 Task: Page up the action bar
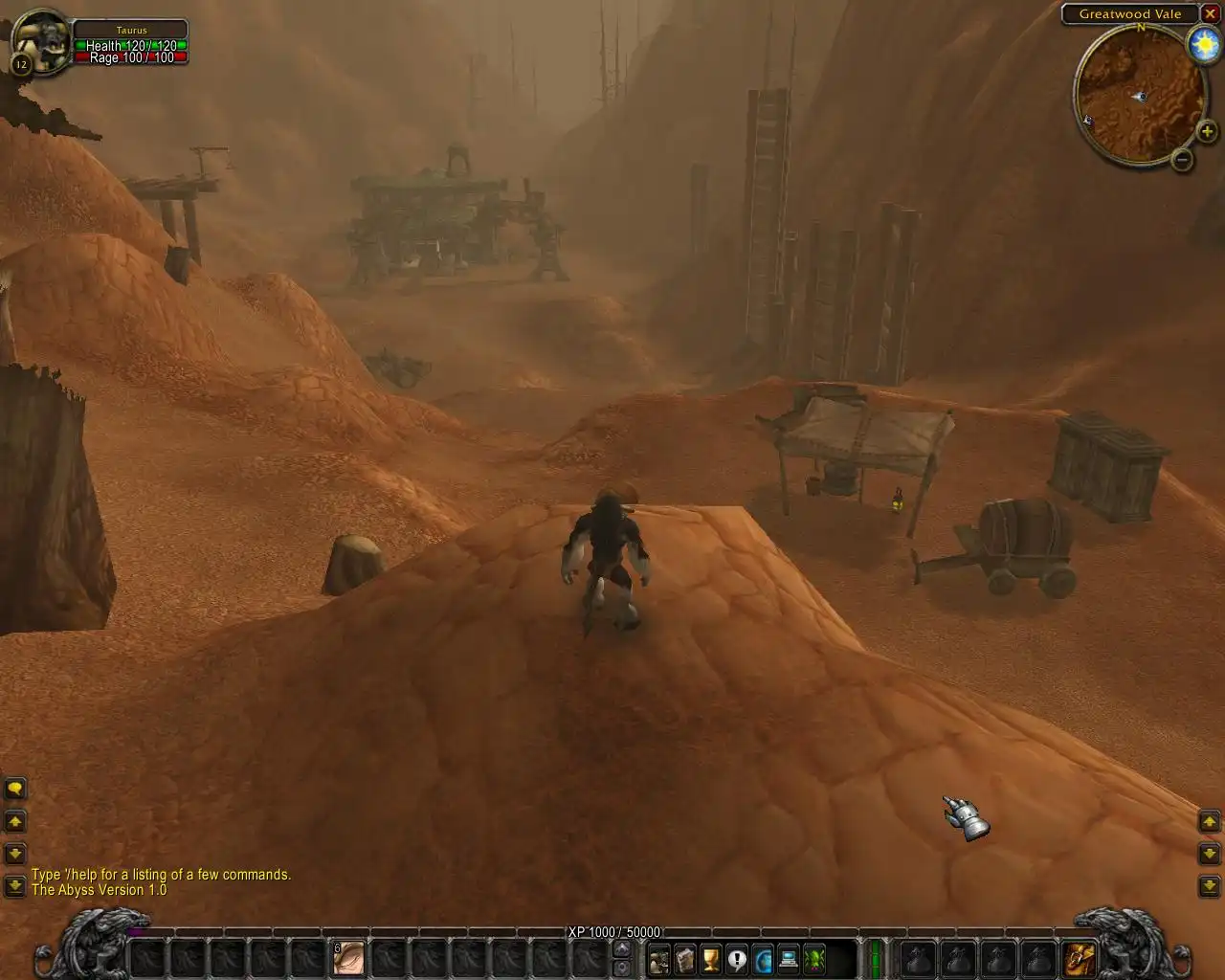[622, 947]
